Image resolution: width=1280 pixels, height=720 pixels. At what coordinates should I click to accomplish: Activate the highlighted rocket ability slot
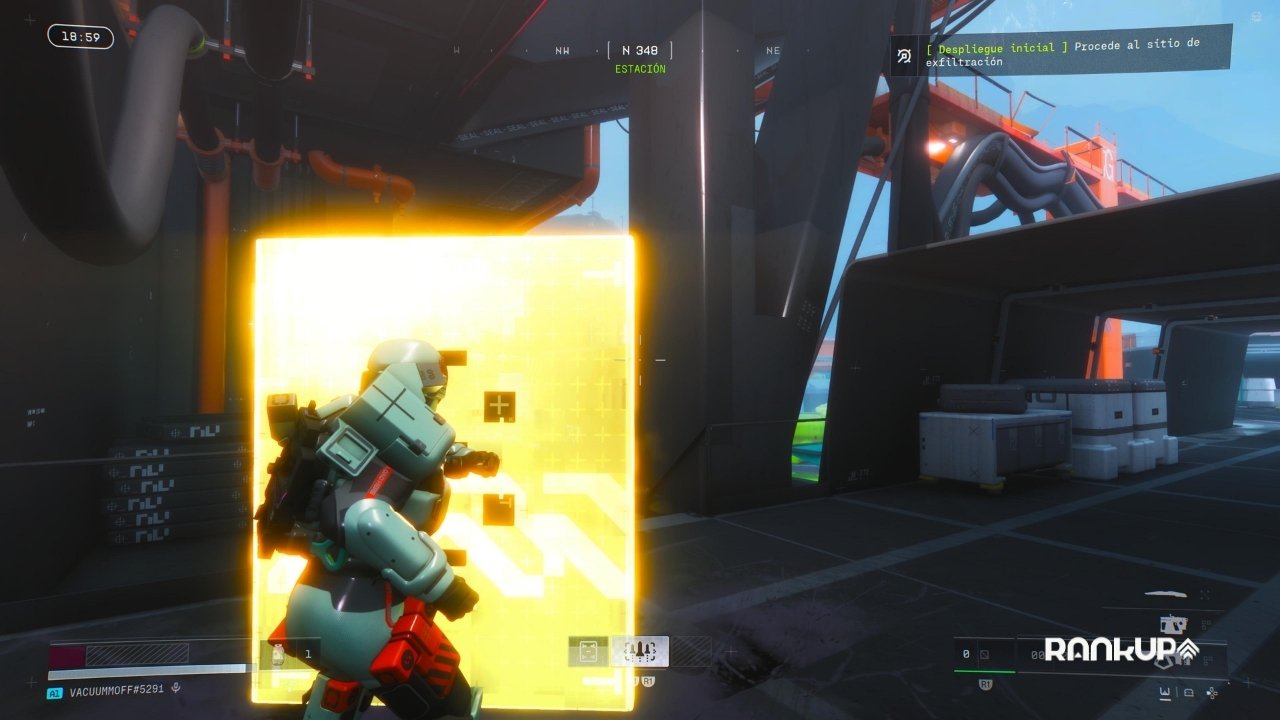tap(639, 652)
